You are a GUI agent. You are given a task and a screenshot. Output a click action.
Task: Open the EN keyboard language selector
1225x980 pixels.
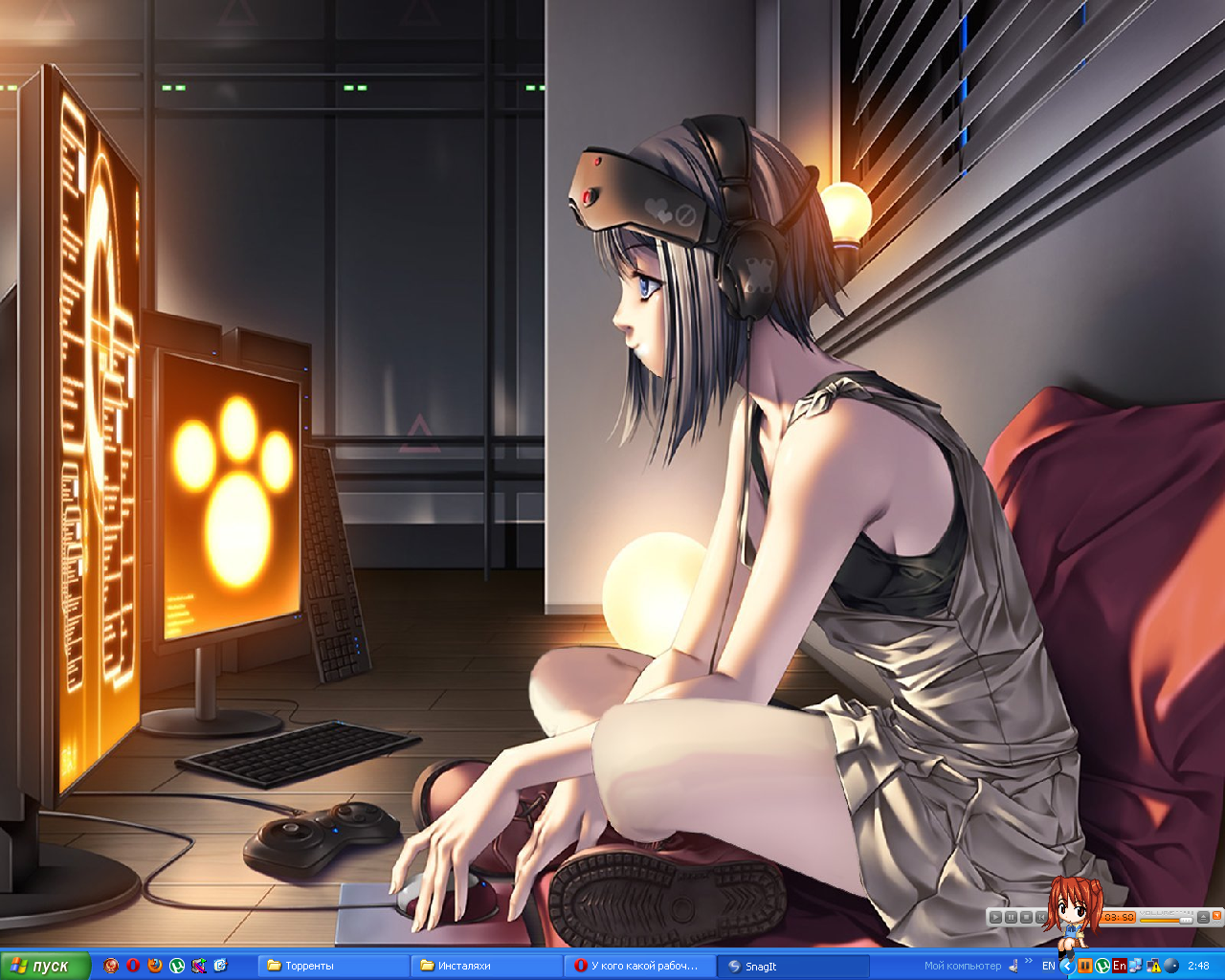(1048, 966)
